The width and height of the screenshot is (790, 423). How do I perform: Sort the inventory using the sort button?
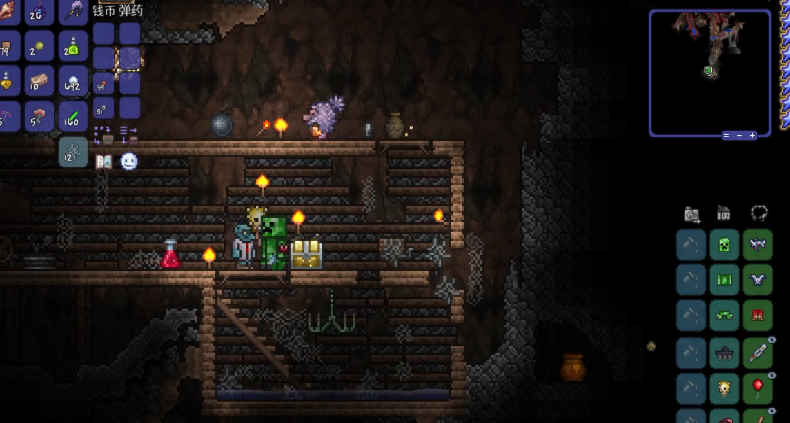tap(129, 133)
